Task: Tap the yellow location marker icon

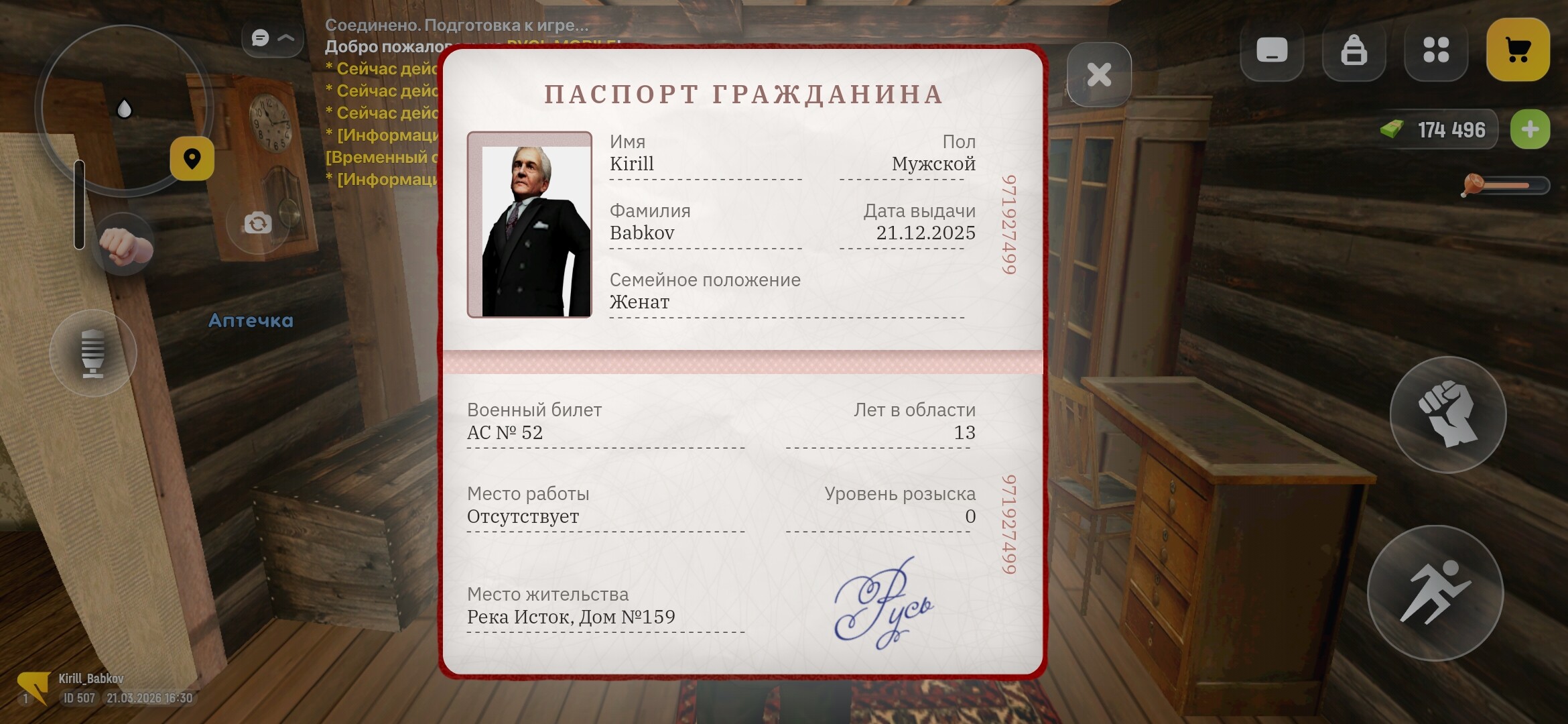Action: [x=193, y=159]
